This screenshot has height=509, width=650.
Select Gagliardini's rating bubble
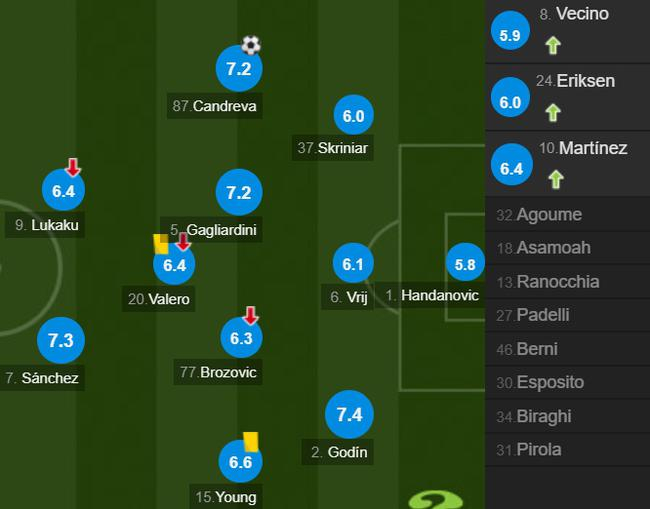238,193
